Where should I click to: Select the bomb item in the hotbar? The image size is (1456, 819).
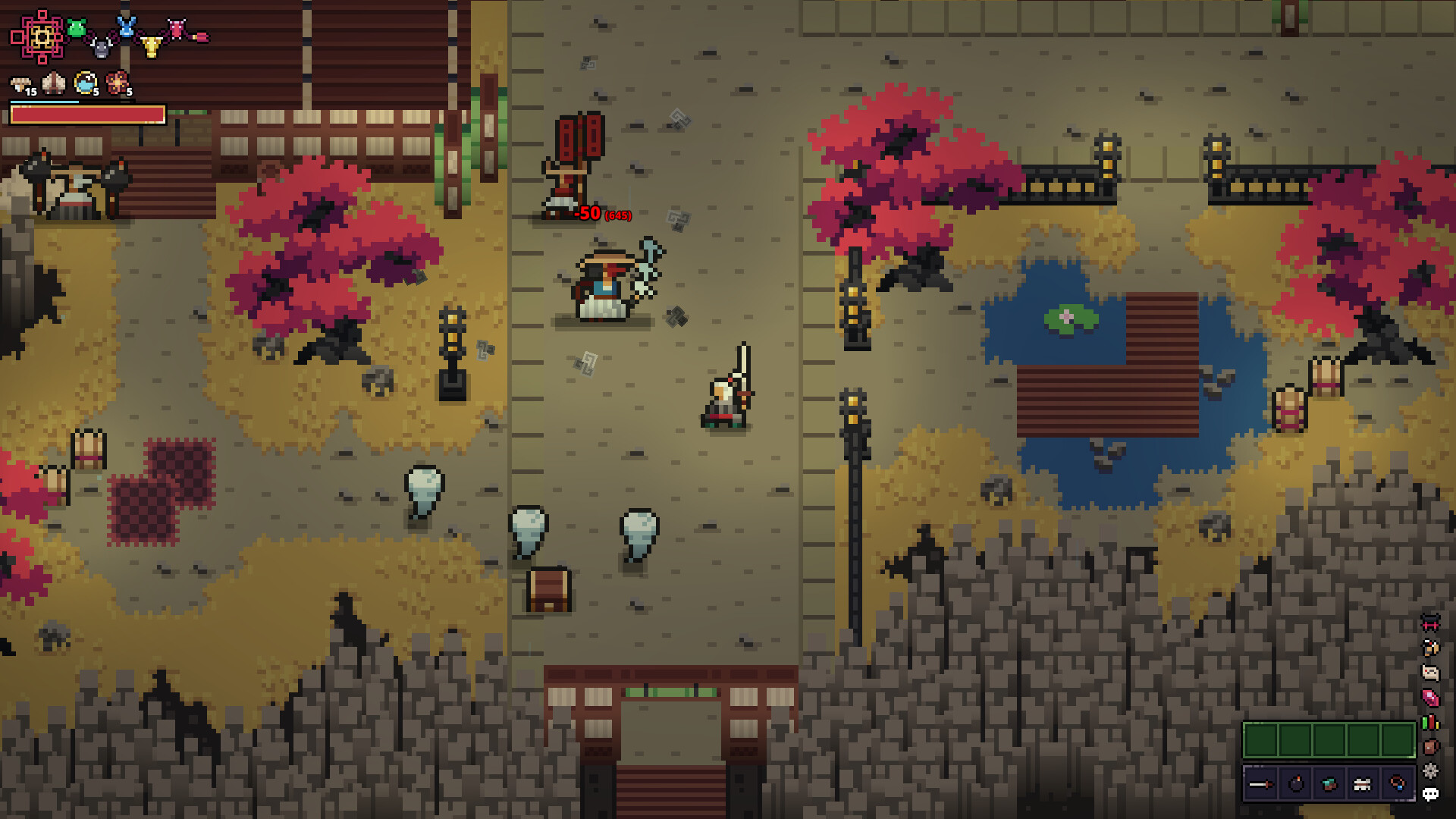1296,784
